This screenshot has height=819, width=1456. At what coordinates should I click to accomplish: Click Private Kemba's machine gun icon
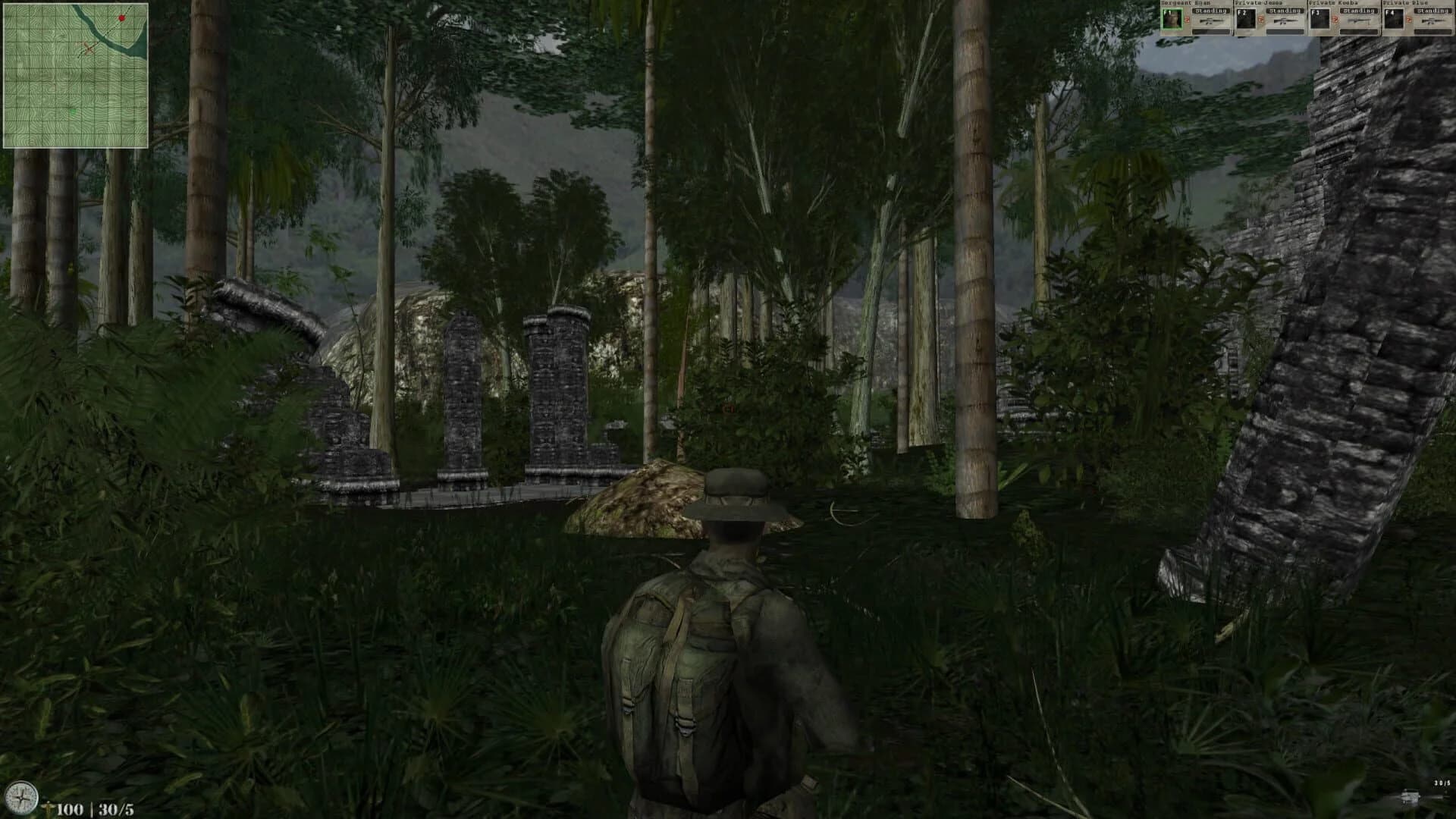point(1360,21)
